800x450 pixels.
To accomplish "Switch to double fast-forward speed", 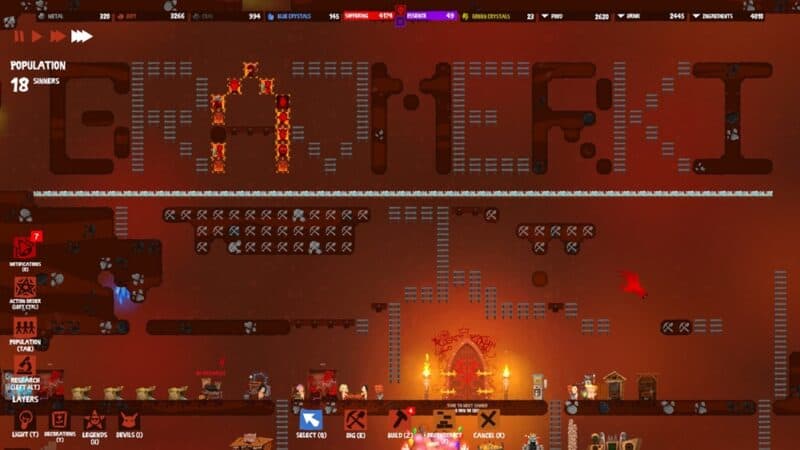I will [58, 36].
